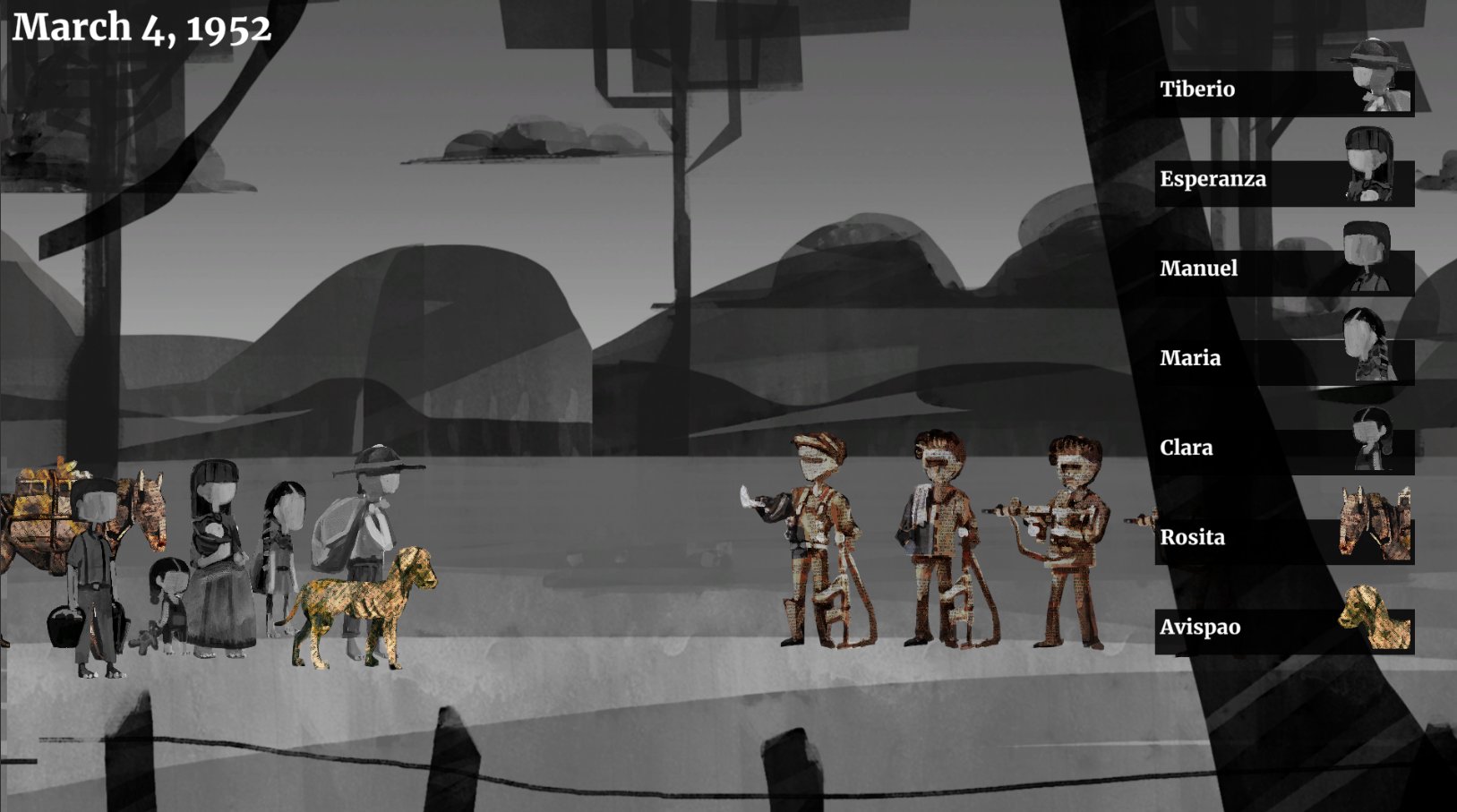Pick Manuel from the character panel
This screenshot has width=1457, height=812.
point(1283,270)
